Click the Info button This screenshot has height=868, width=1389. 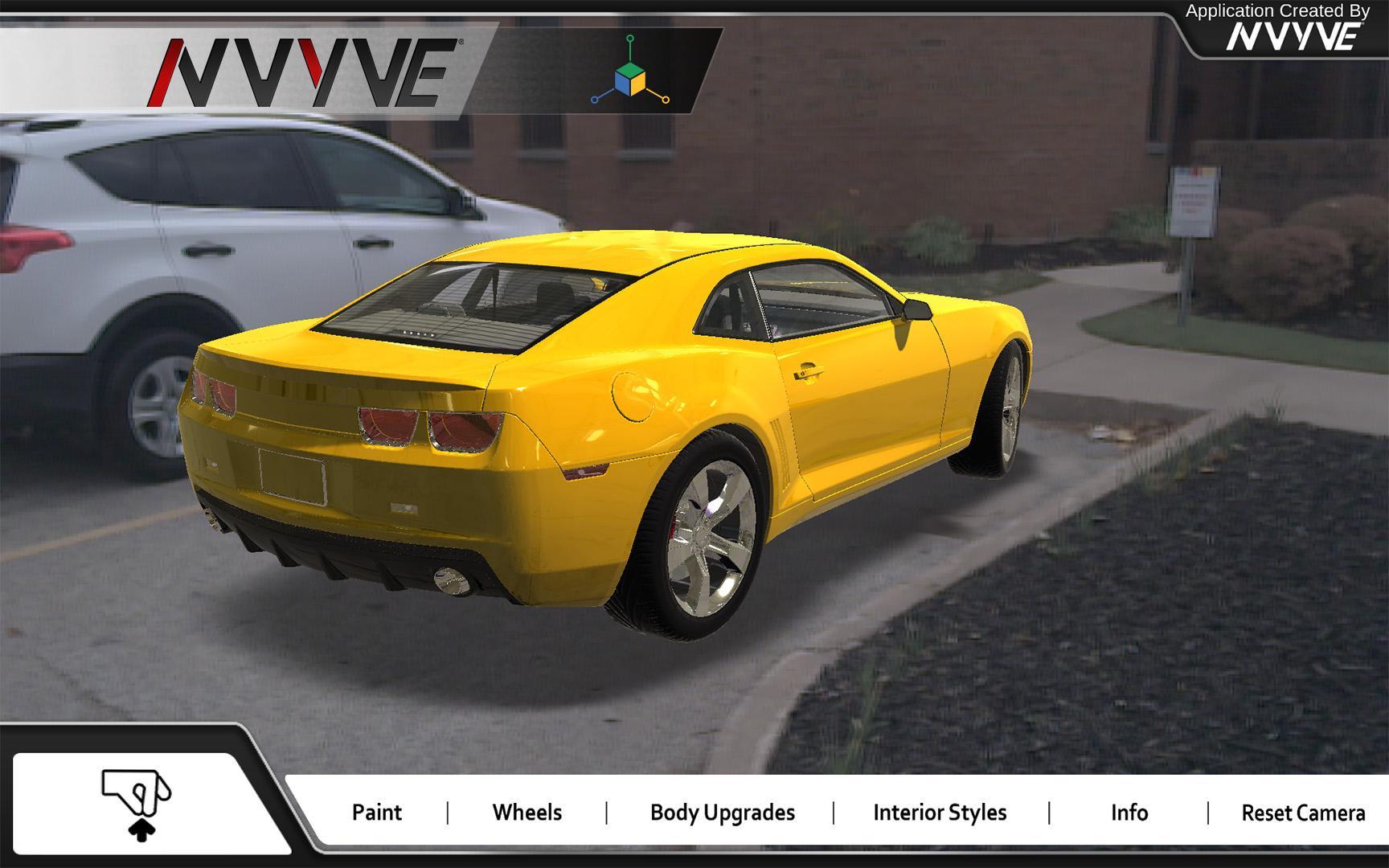coord(1129,813)
